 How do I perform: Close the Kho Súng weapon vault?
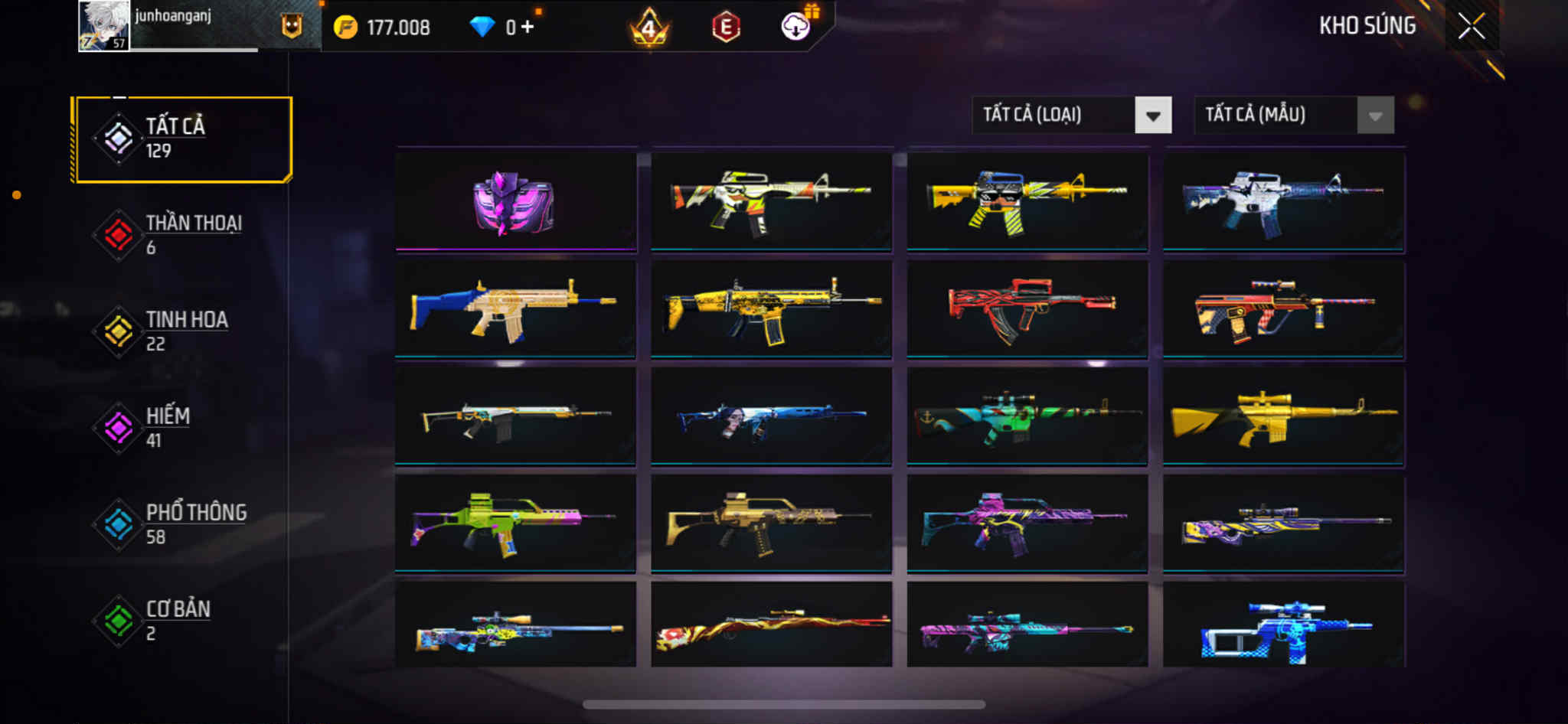[1471, 27]
